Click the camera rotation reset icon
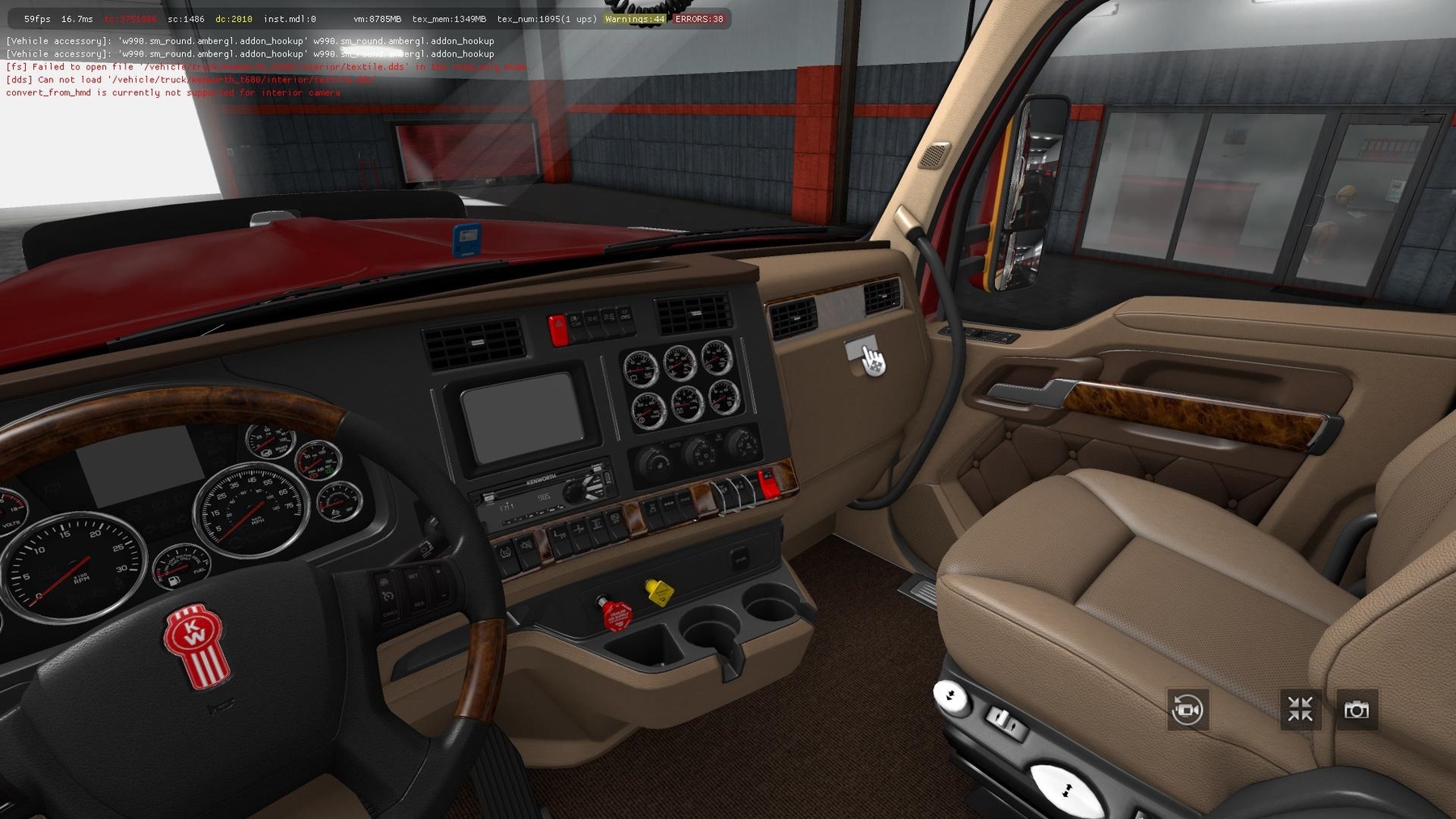 (1188, 709)
